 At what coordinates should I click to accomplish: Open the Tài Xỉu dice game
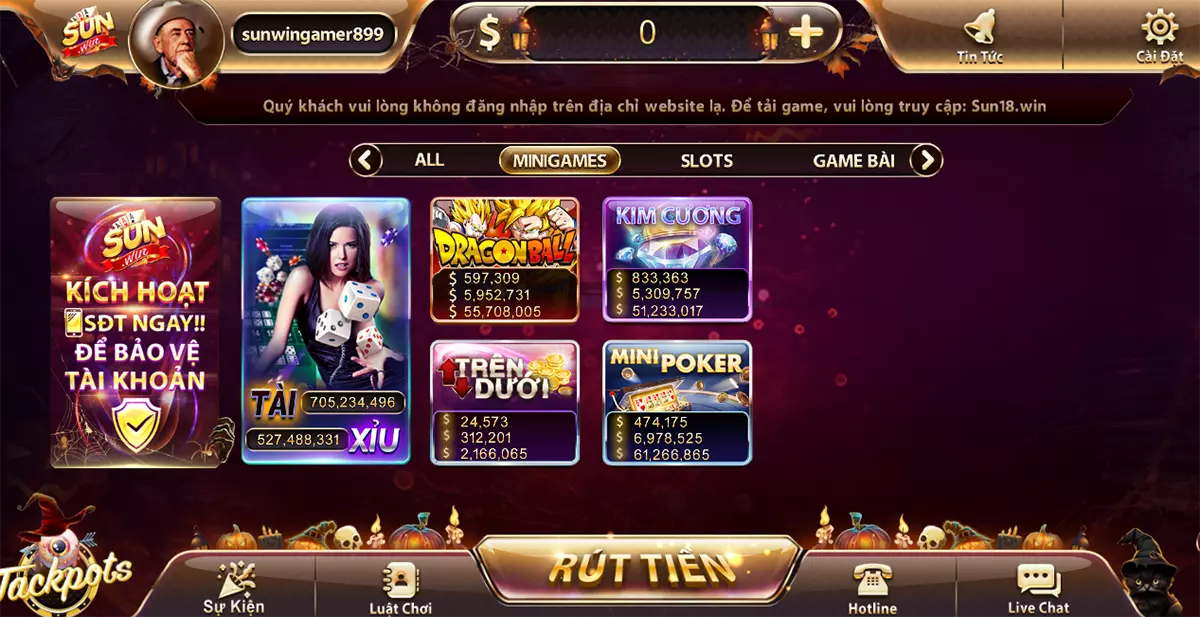point(326,330)
